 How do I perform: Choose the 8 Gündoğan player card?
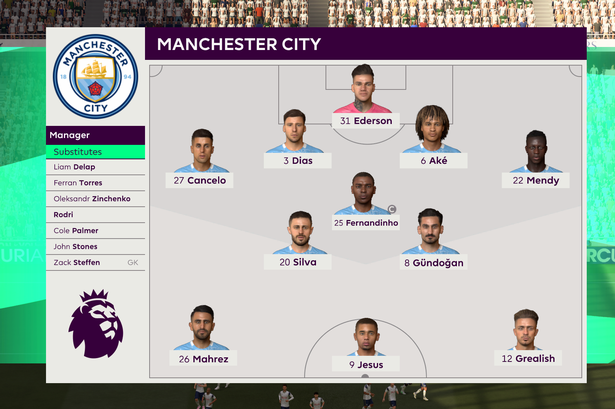(x=432, y=240)
